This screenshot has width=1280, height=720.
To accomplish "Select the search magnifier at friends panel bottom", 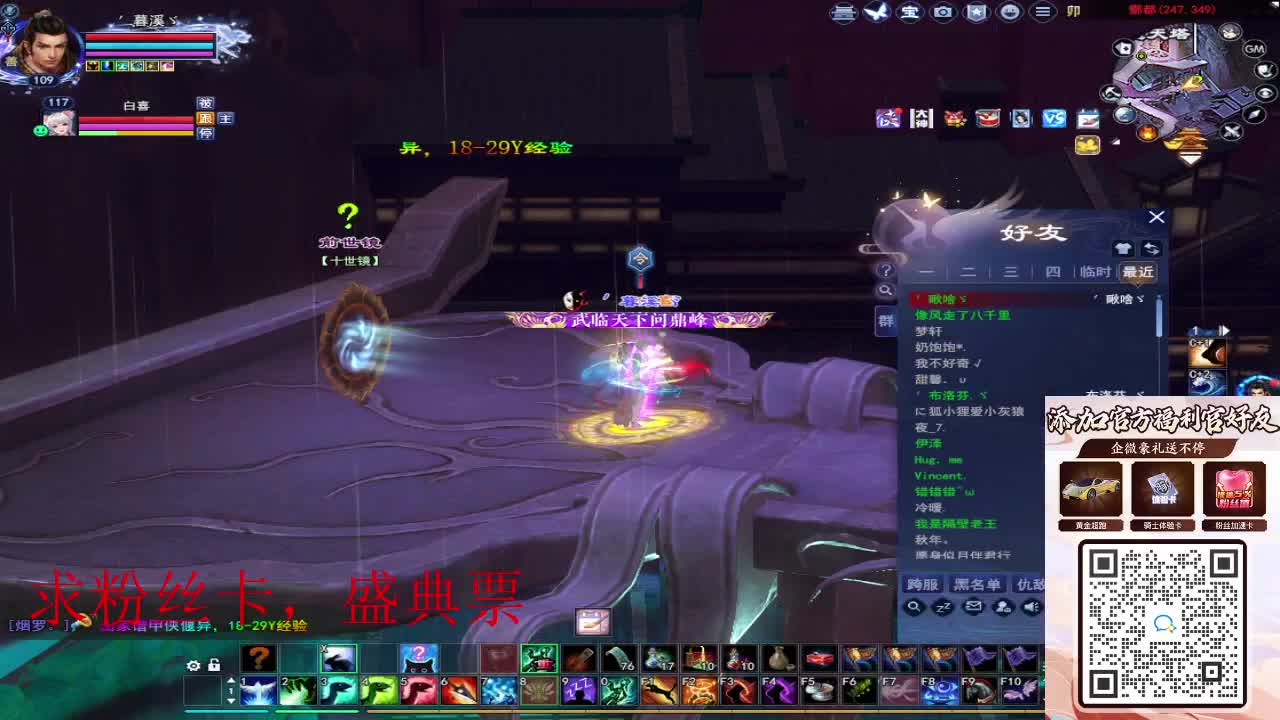I will pyautogui.click(x=916, y=607).
